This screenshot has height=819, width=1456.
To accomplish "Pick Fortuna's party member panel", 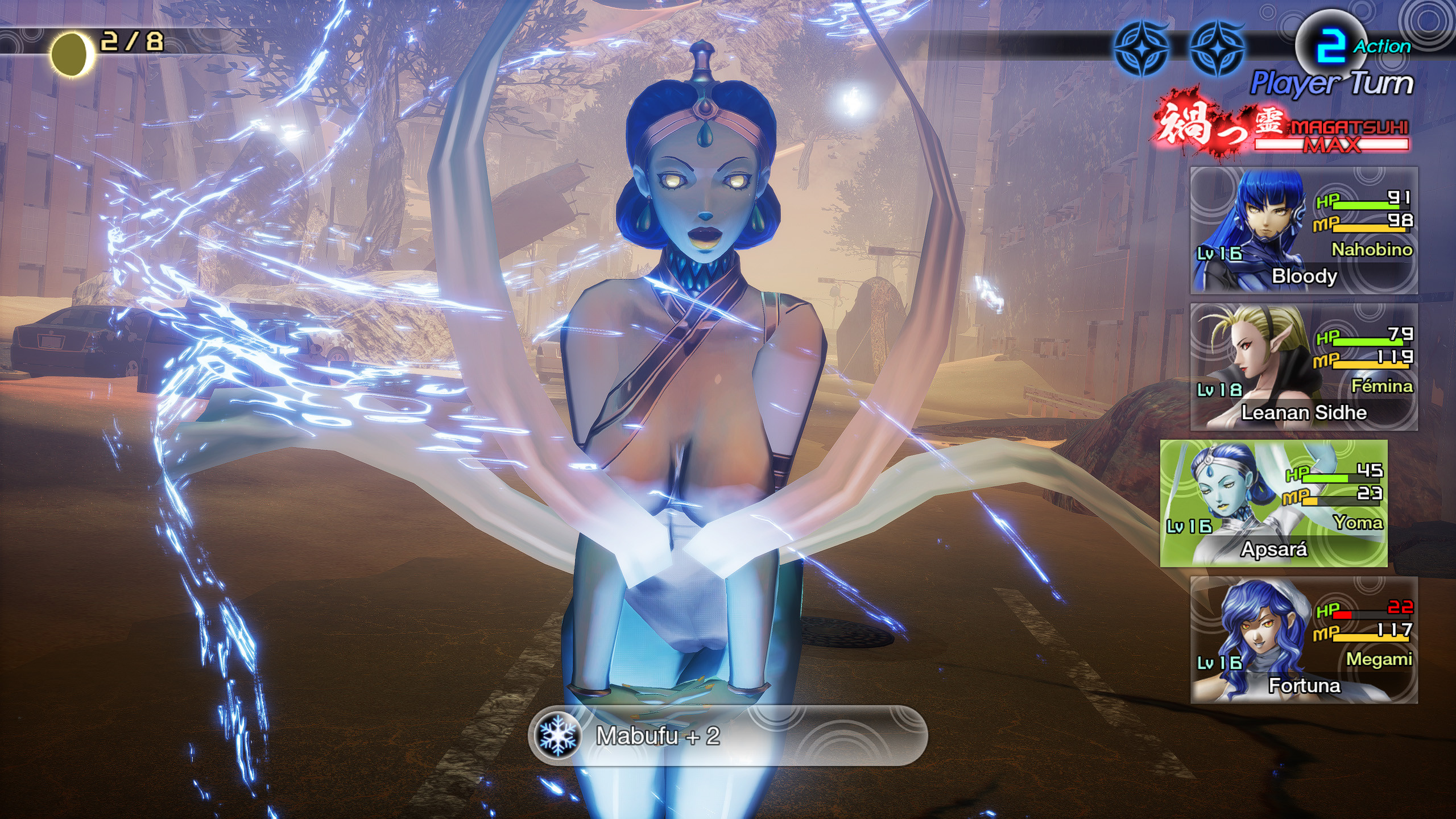I will [x=1304, y=640].
